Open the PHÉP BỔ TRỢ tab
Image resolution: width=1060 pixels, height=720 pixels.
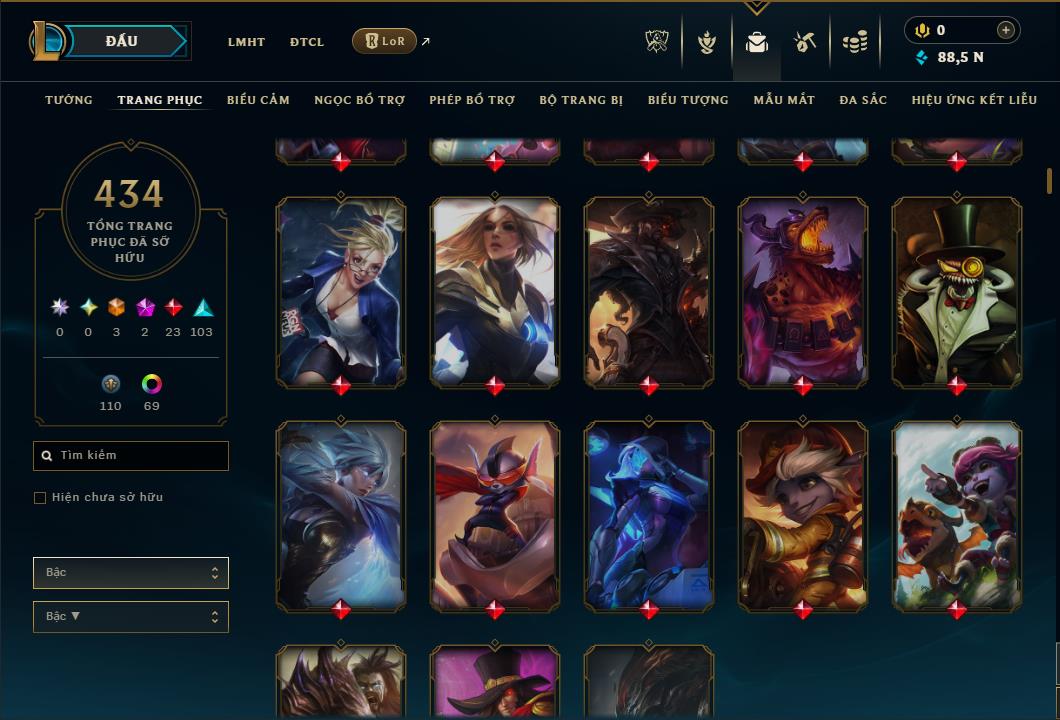pyautogui.click(x=472, y=100)
